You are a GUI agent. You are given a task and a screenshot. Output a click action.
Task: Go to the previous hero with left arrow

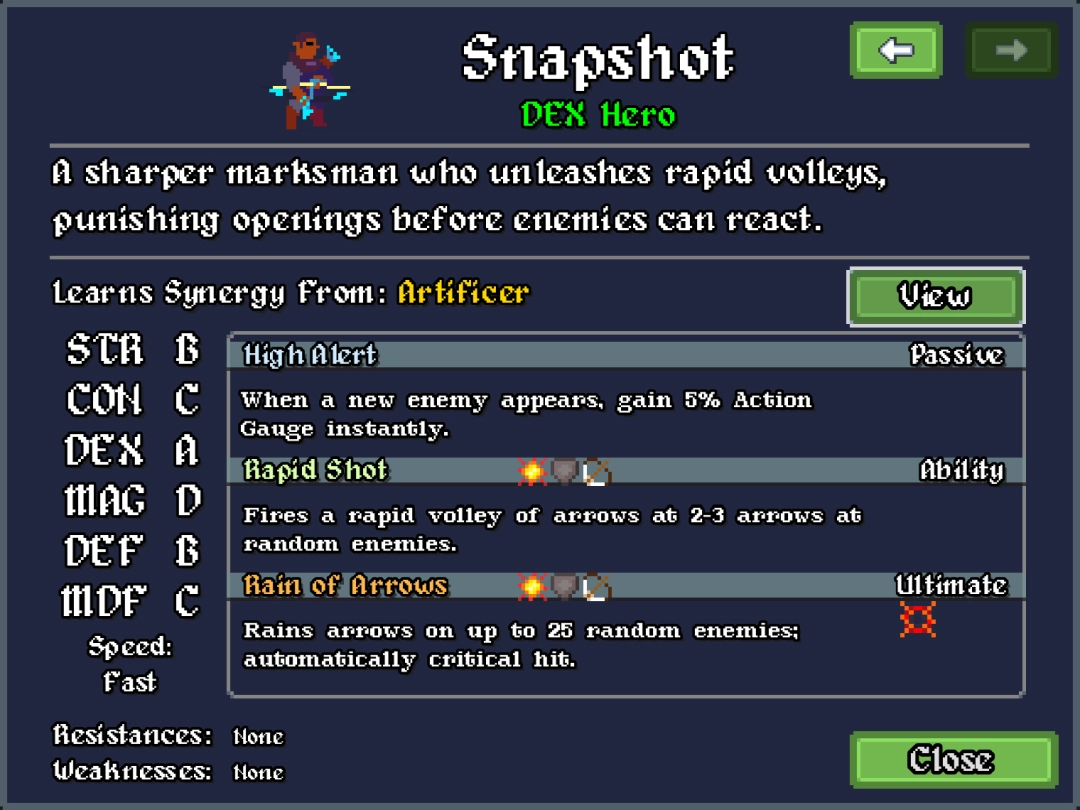pyautogui.click(x=895, y=50)
